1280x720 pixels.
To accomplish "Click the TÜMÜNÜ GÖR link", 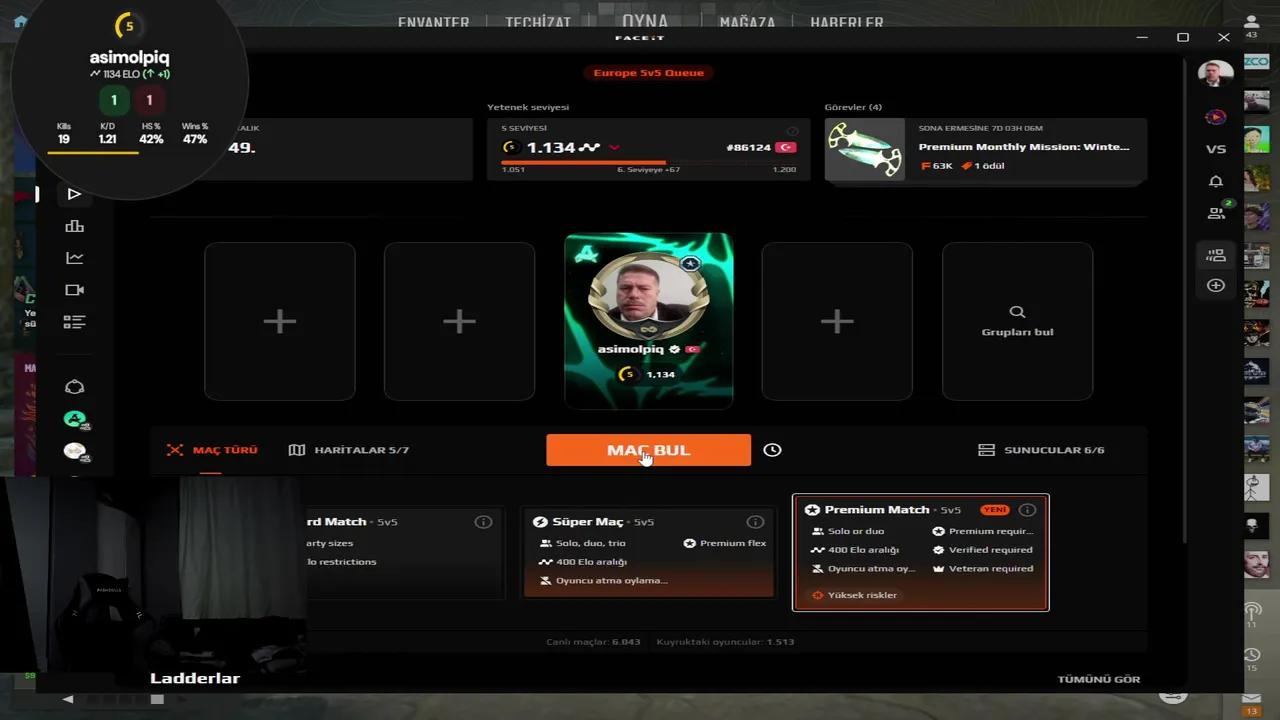I will (1098, 679).
